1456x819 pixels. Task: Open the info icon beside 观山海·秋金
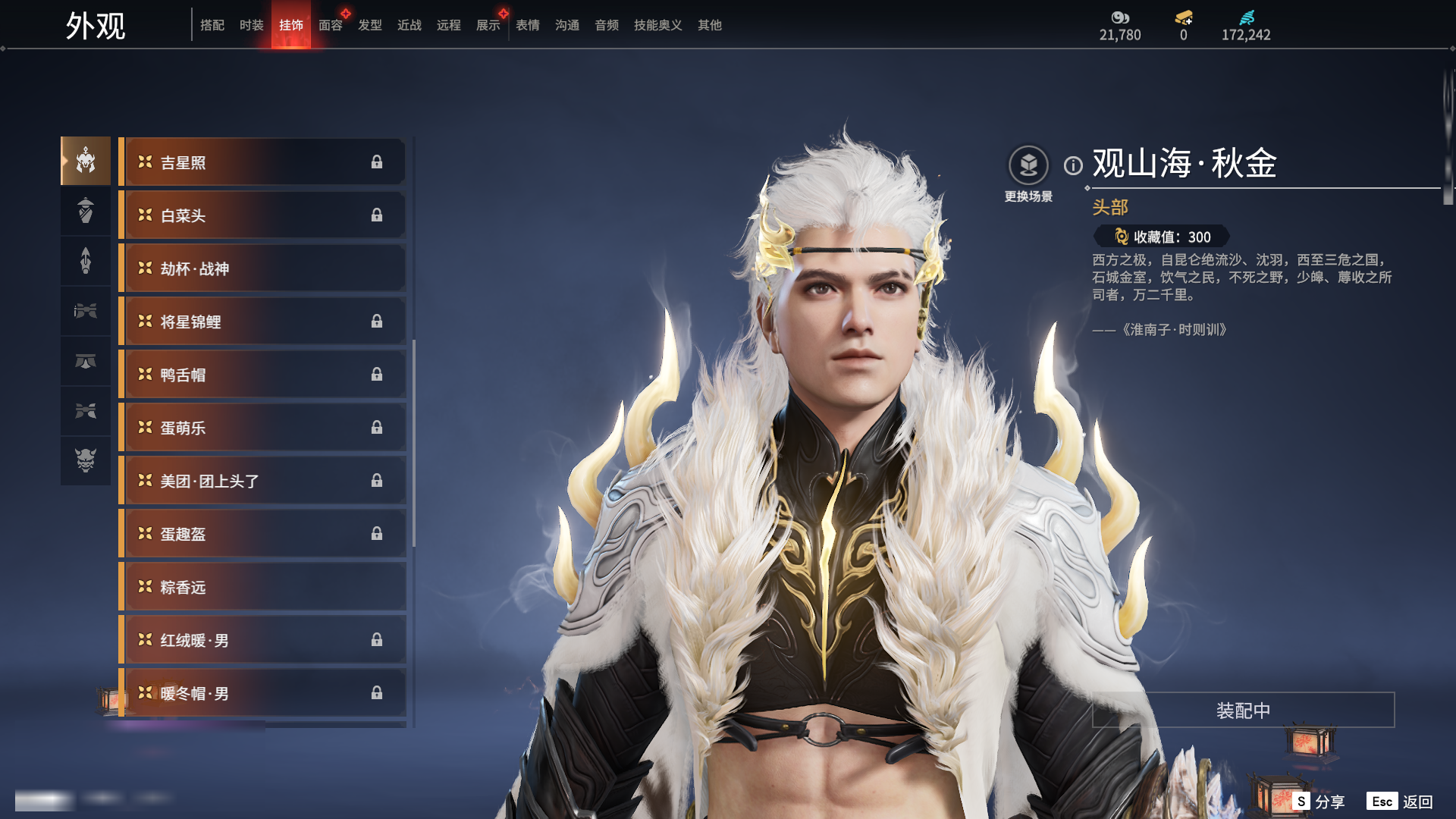(1073, 165)
